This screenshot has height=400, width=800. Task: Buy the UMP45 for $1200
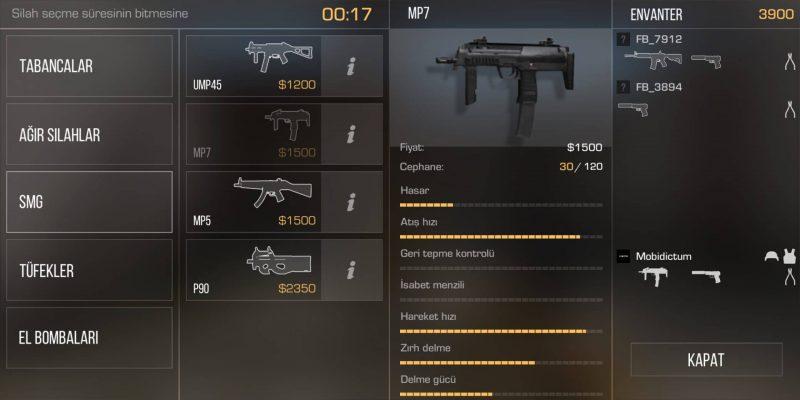pyautogui.click(x=254, y=66)
